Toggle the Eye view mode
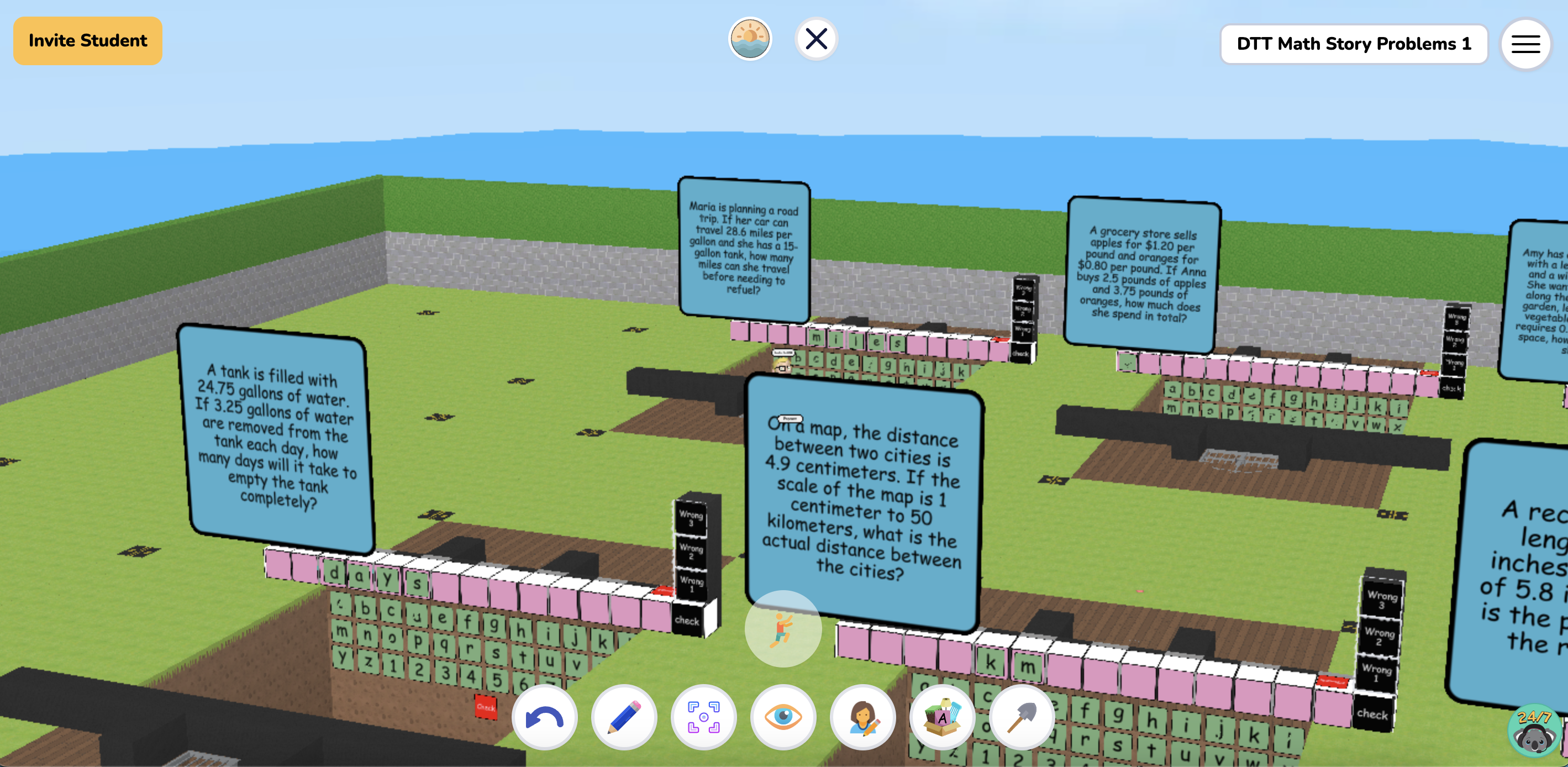The image size is (1568, 767). 783,718
